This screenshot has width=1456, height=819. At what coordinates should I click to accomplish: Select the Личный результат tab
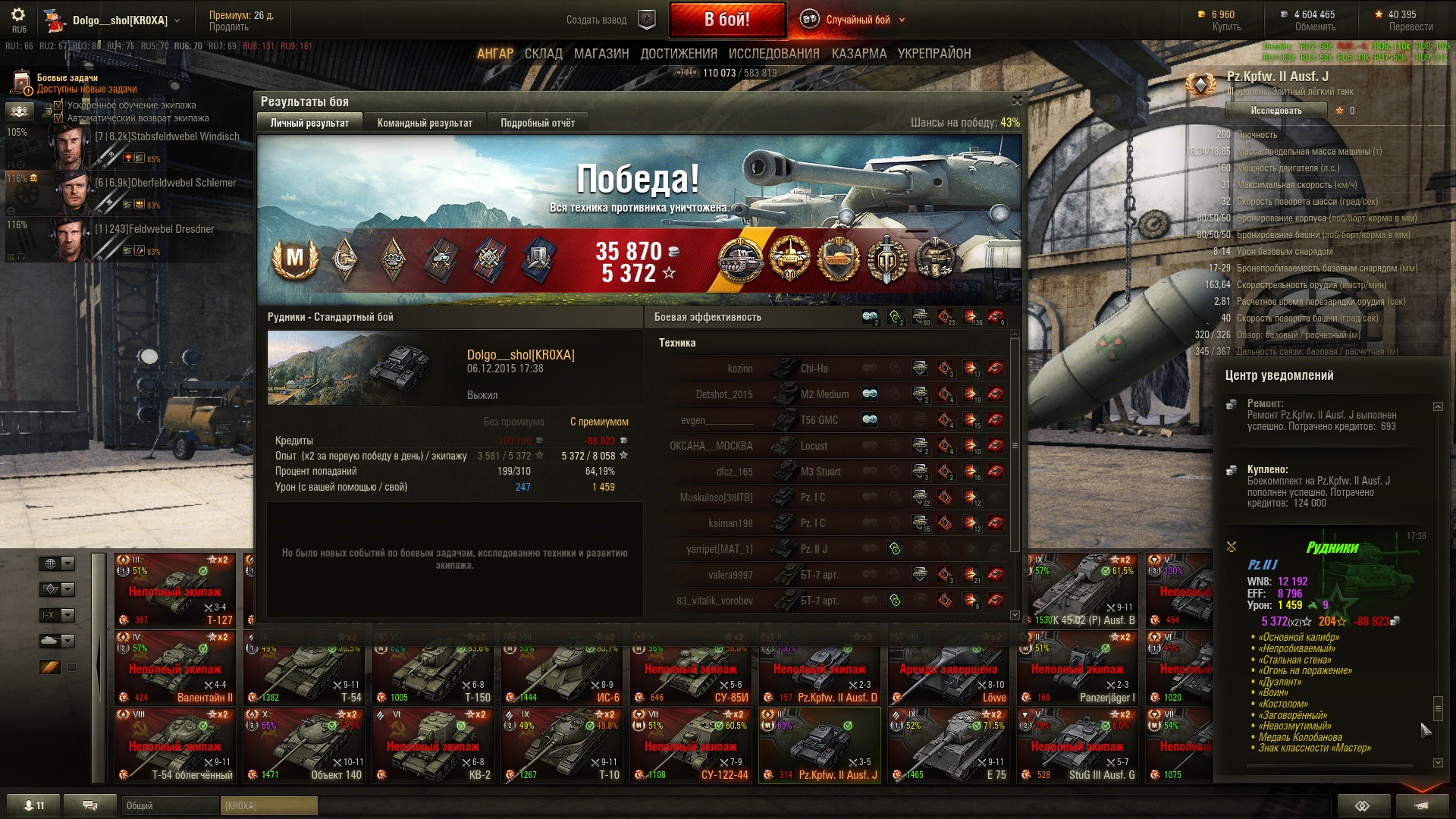(309, 123)
